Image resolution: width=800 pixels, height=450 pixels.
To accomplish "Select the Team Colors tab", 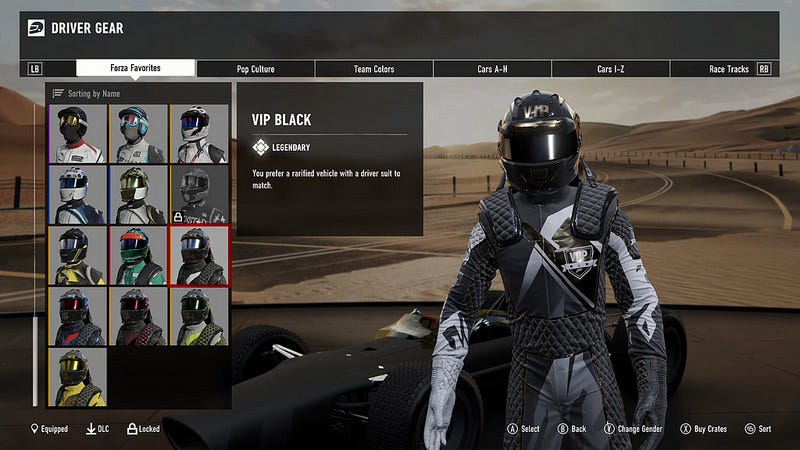I will [x=374, y=69].
